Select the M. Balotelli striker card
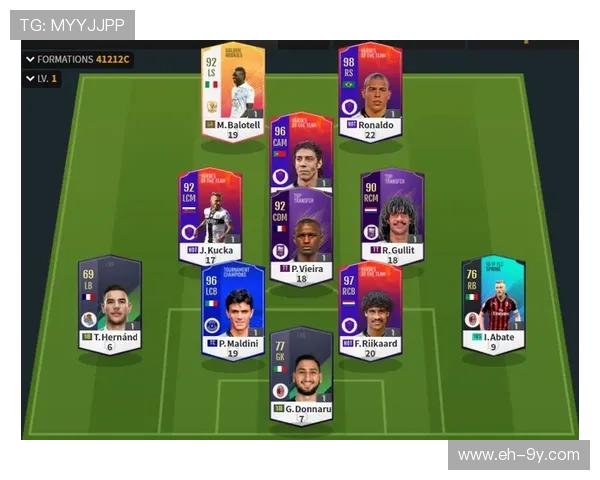Screen dimensions: 600x480 click(x=233, y=91)
